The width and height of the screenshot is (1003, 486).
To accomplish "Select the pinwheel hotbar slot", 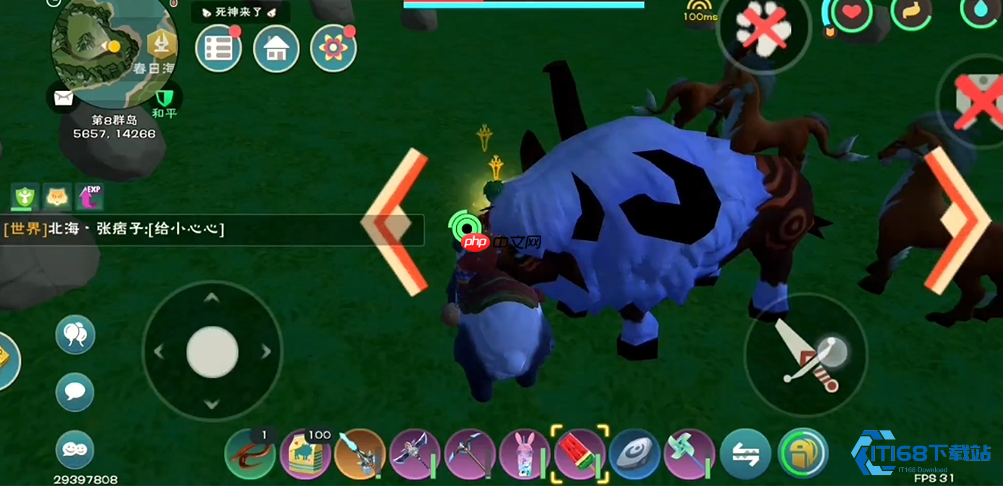I will coord(690,454).
